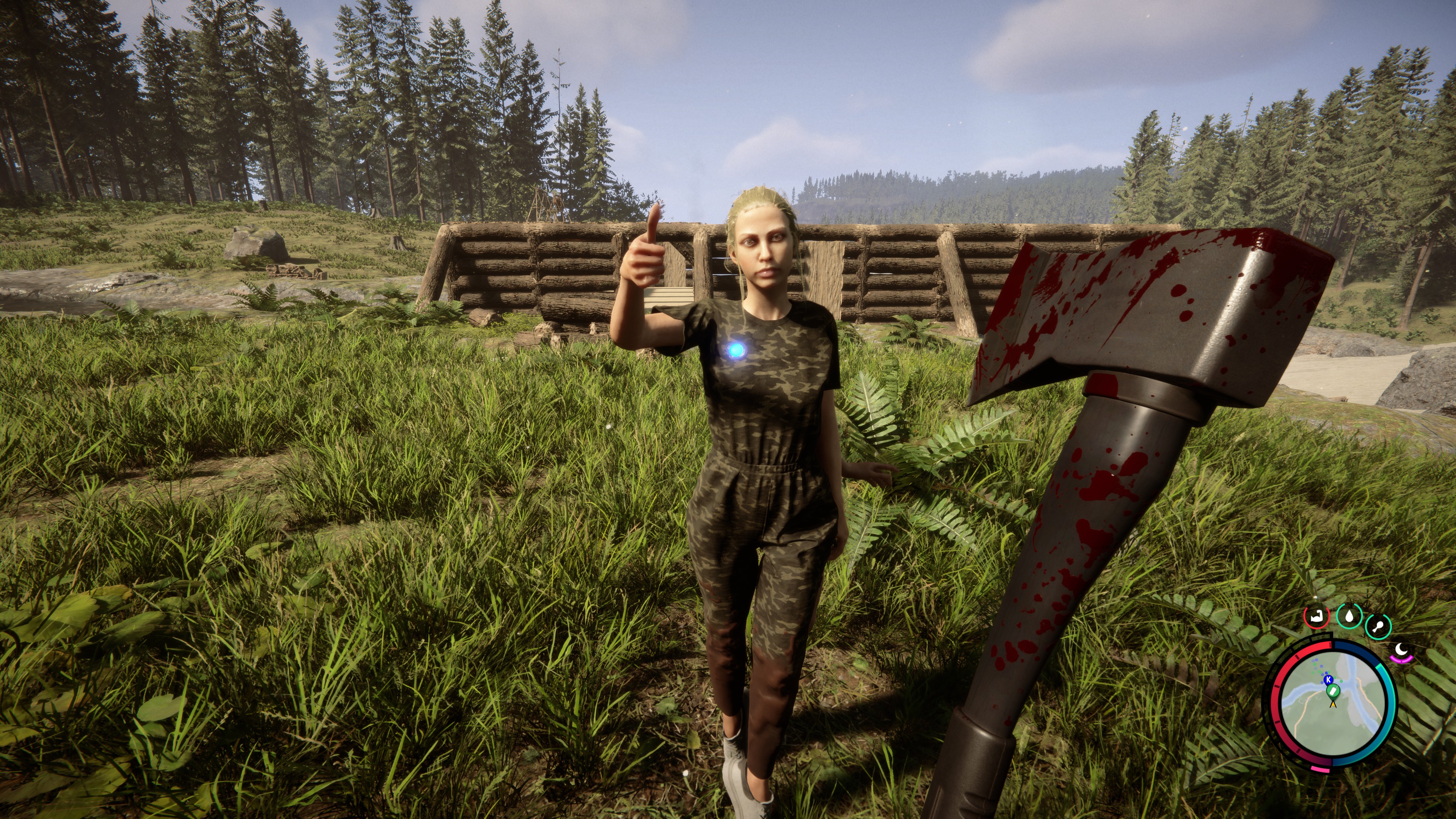Click the drumstick hunger icon

click(1378, 626)
